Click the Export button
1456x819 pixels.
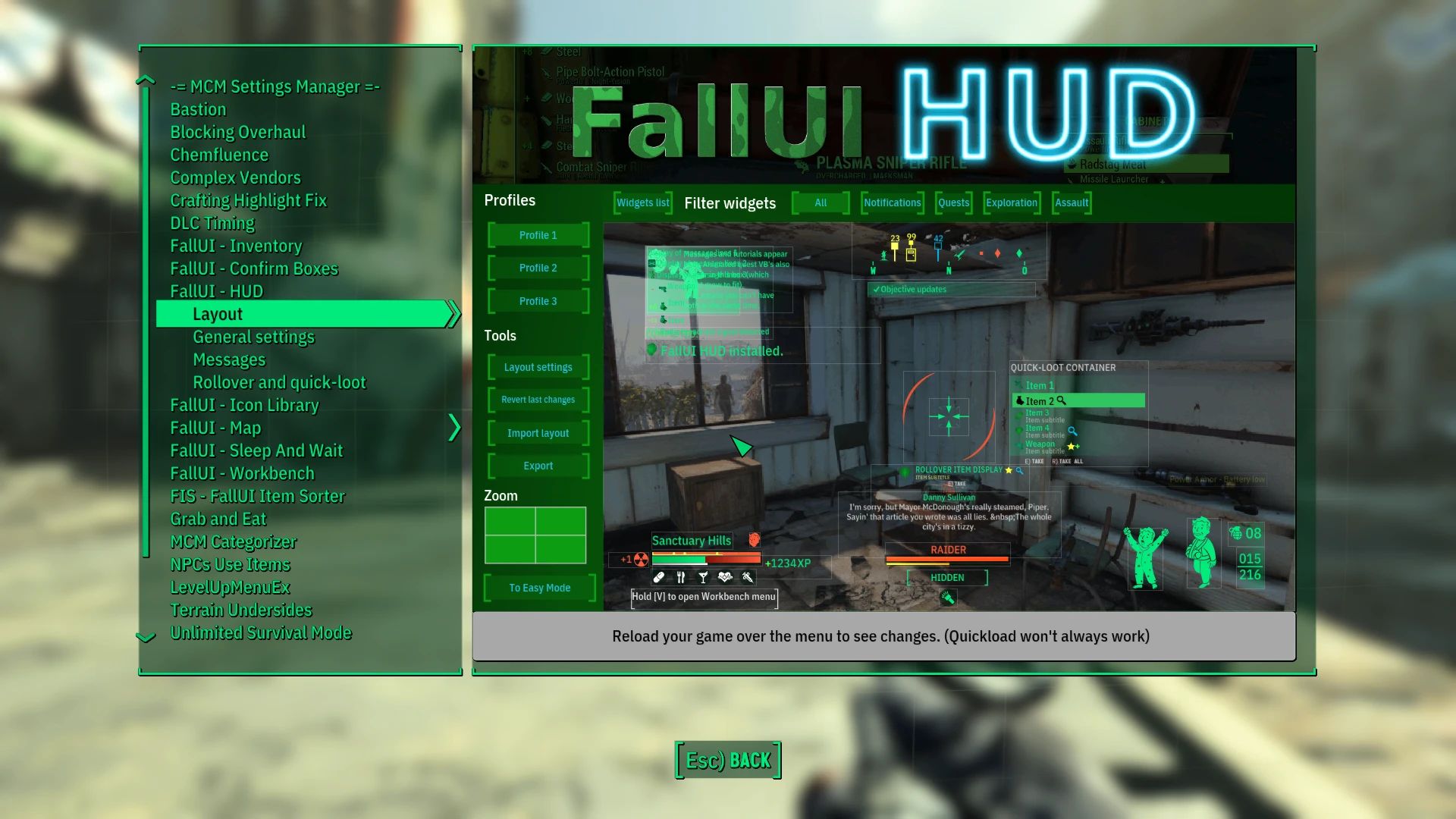coord(538,465)
